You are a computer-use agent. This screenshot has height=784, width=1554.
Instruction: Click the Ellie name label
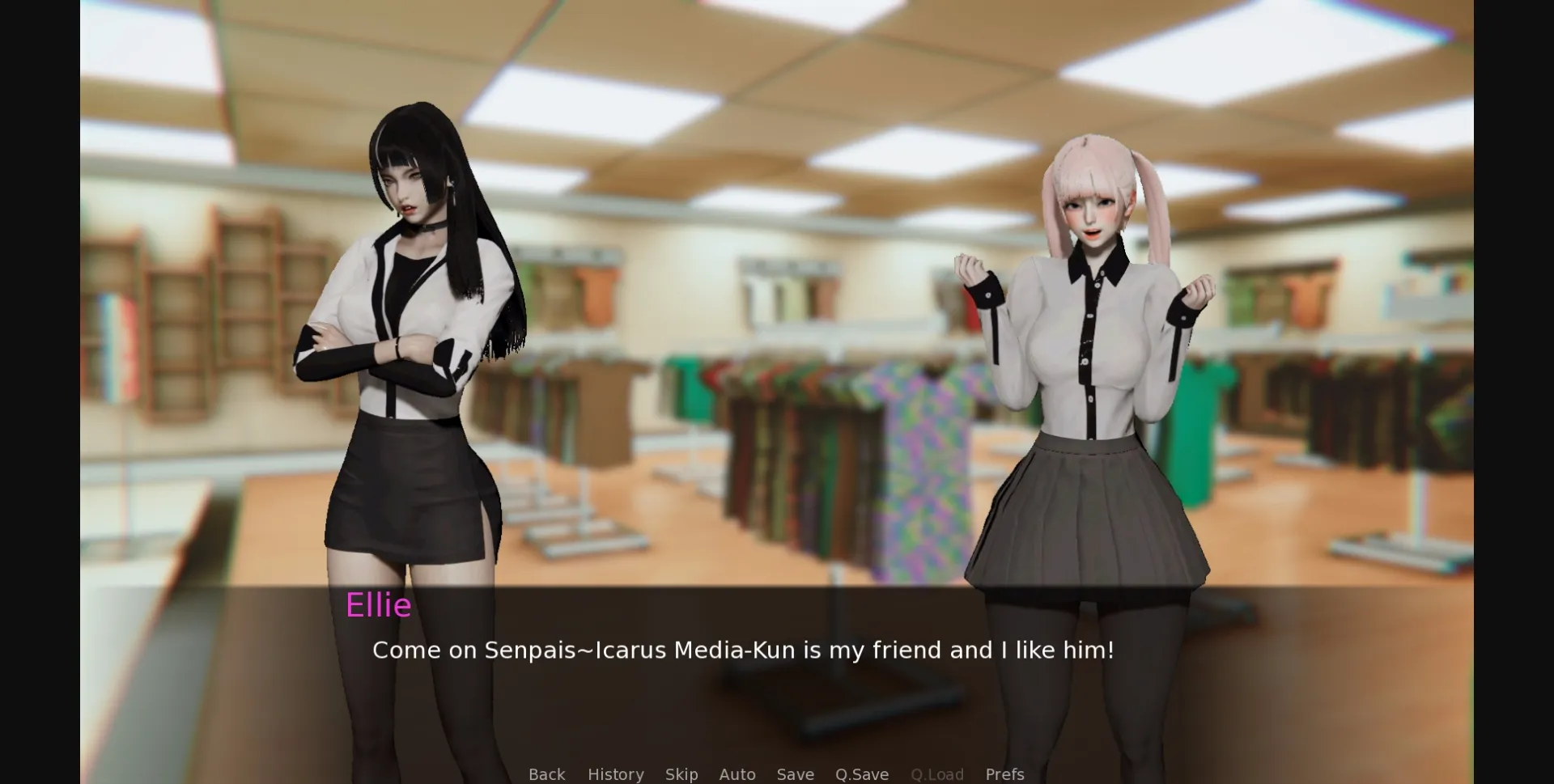(379, 605)
